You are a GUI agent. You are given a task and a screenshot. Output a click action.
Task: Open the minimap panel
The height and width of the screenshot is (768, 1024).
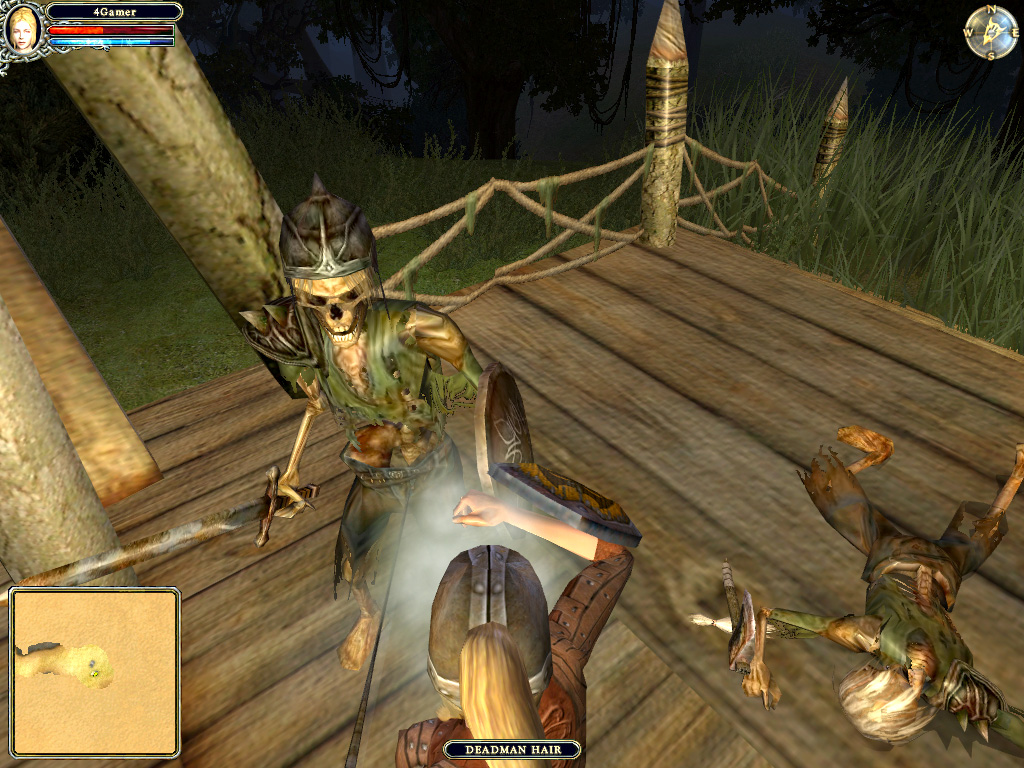pyautogui.click(x=95, y=671)
